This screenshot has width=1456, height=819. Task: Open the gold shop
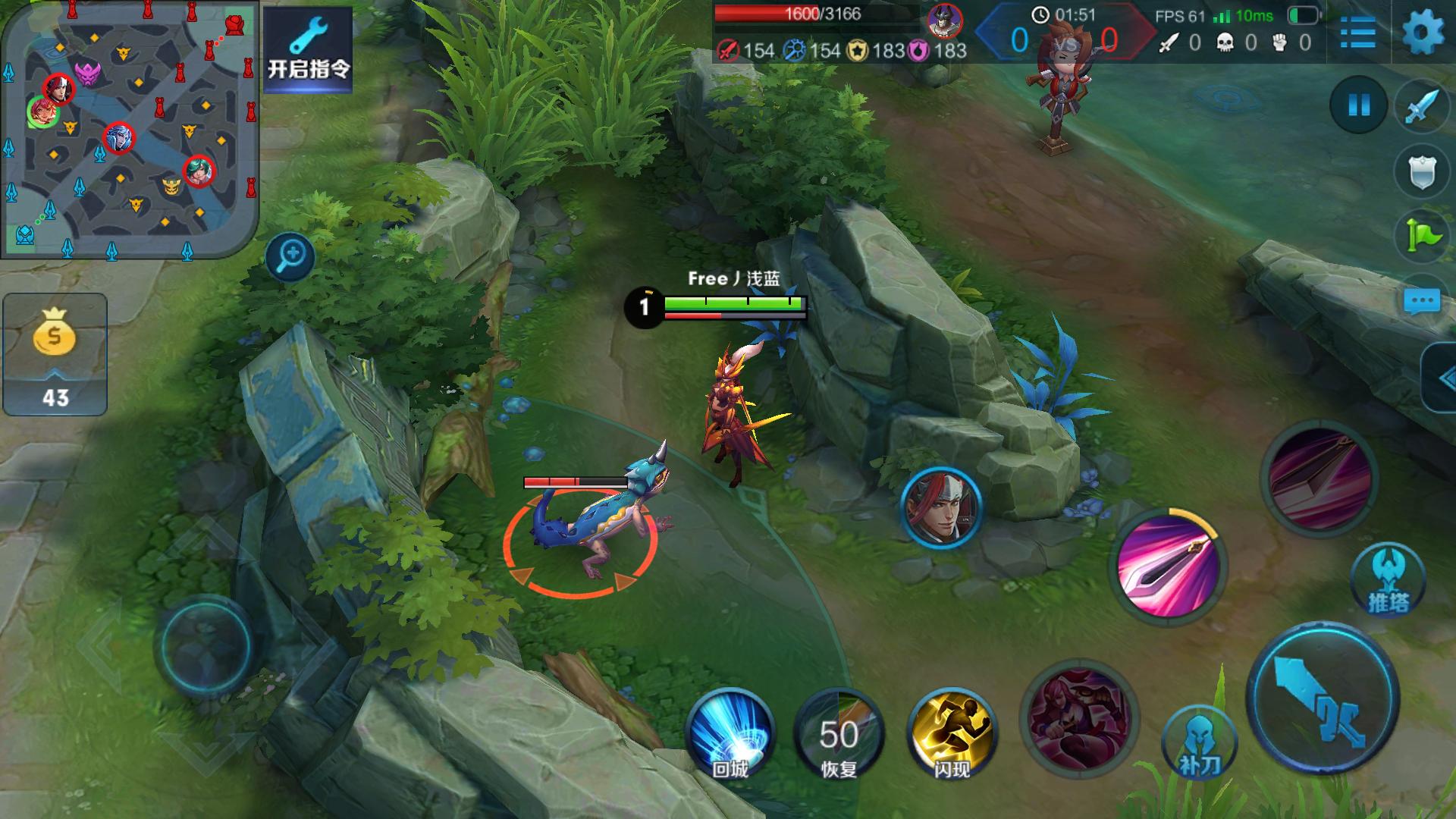(x=55, y=354)
